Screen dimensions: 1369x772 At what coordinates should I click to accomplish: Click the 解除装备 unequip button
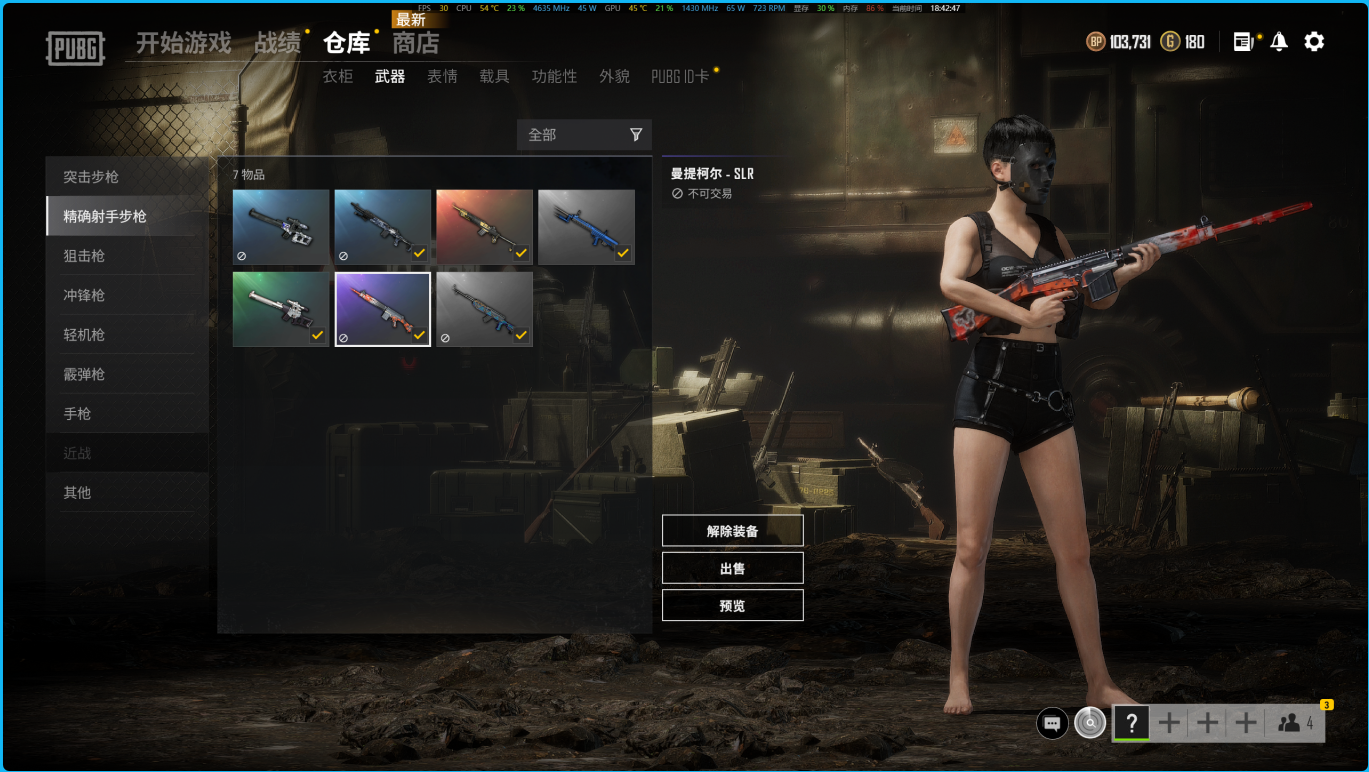(732, 531)
